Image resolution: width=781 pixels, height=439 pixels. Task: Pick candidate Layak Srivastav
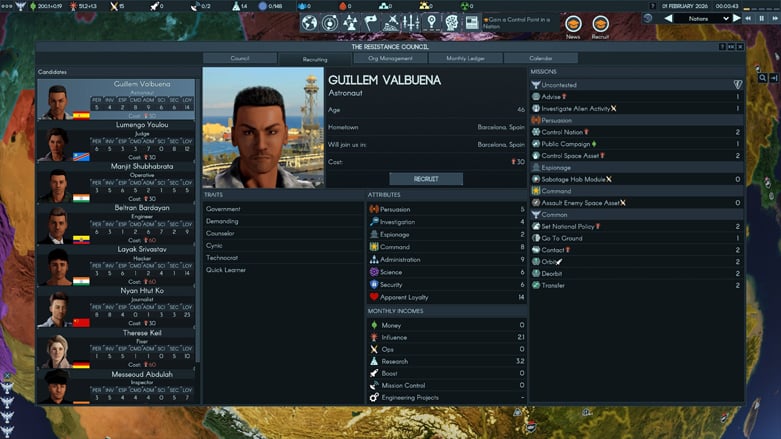[x=117, y=266]
